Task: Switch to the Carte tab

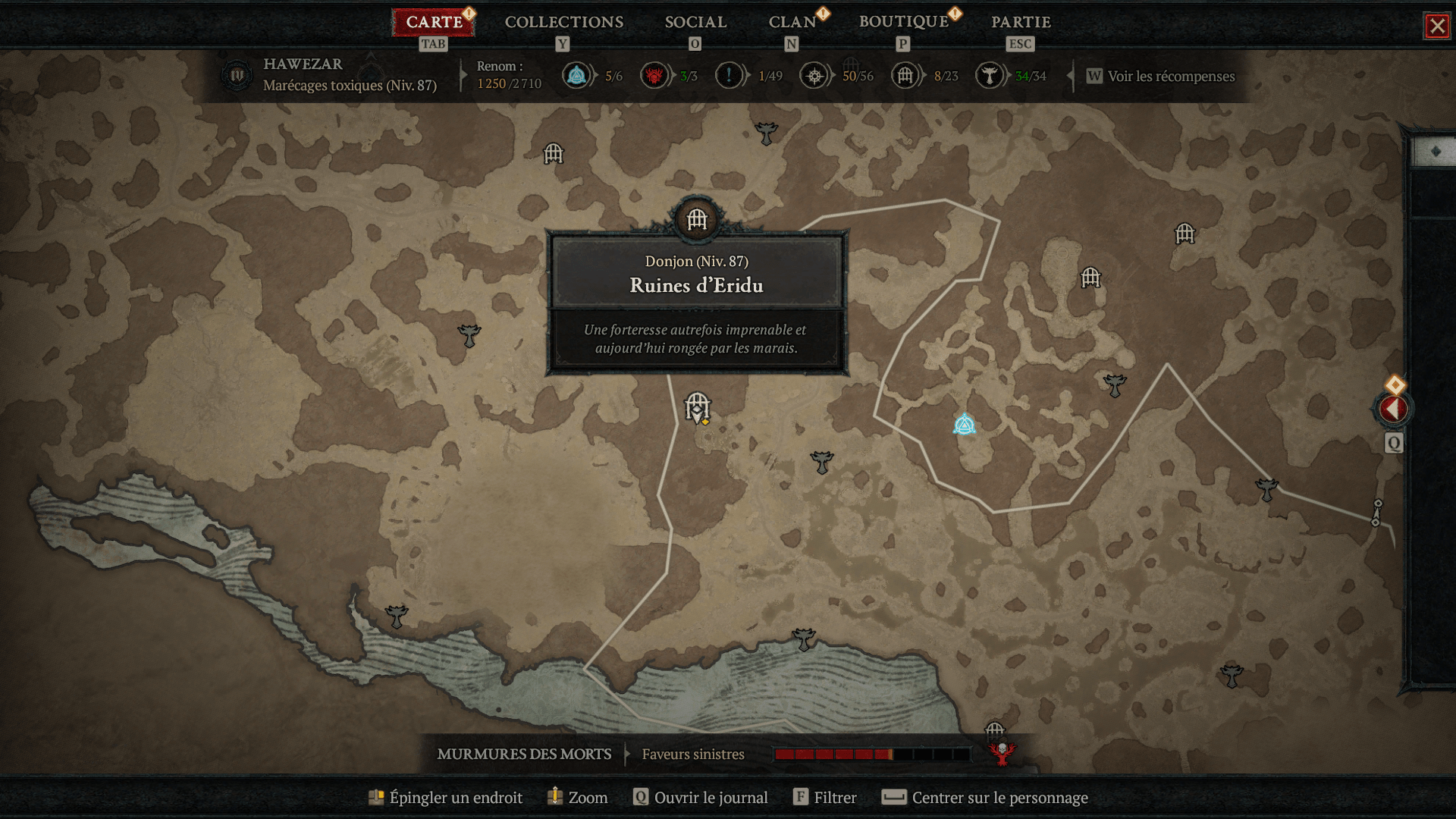Action: pos(434,22)
